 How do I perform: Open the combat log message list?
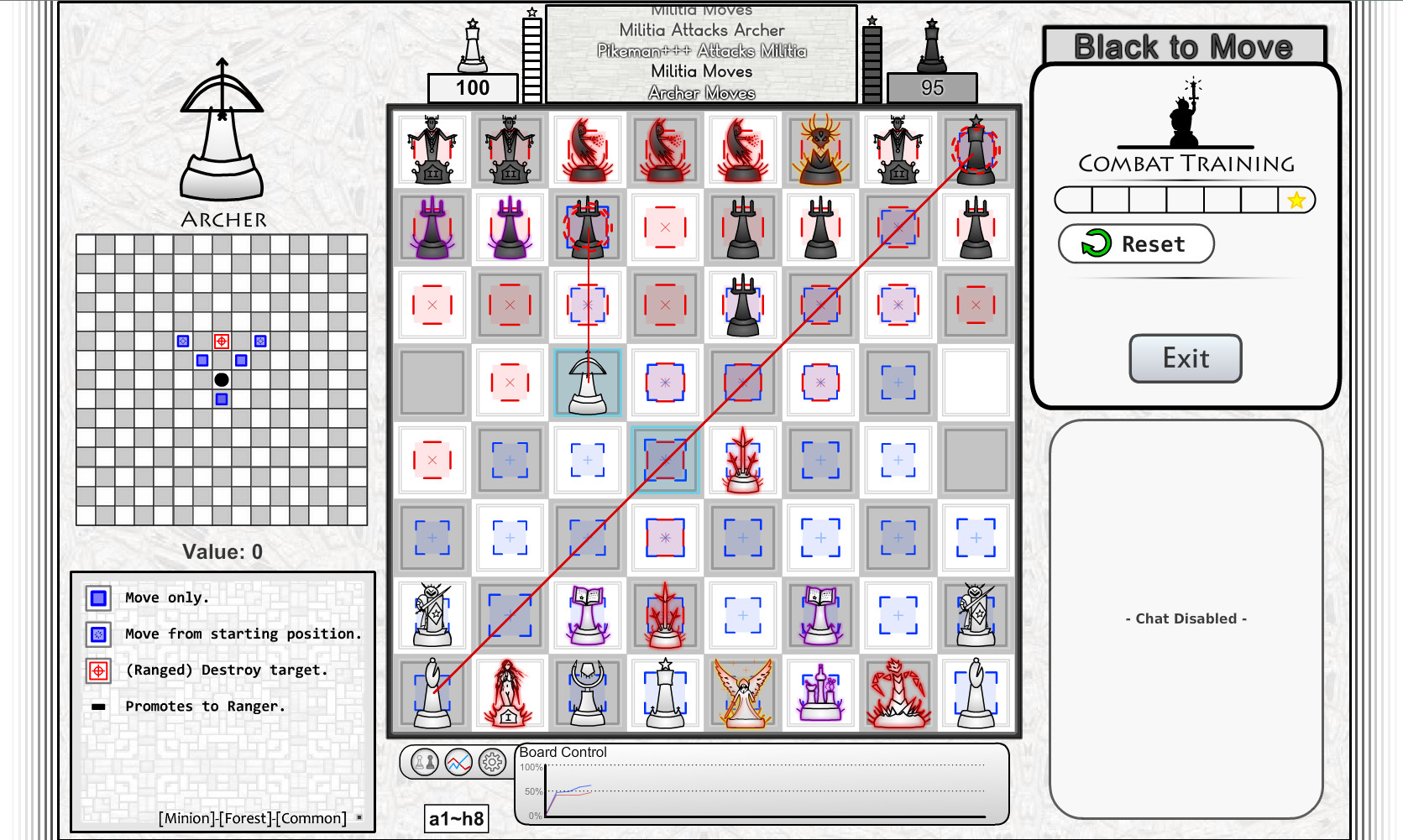point(702,54)
